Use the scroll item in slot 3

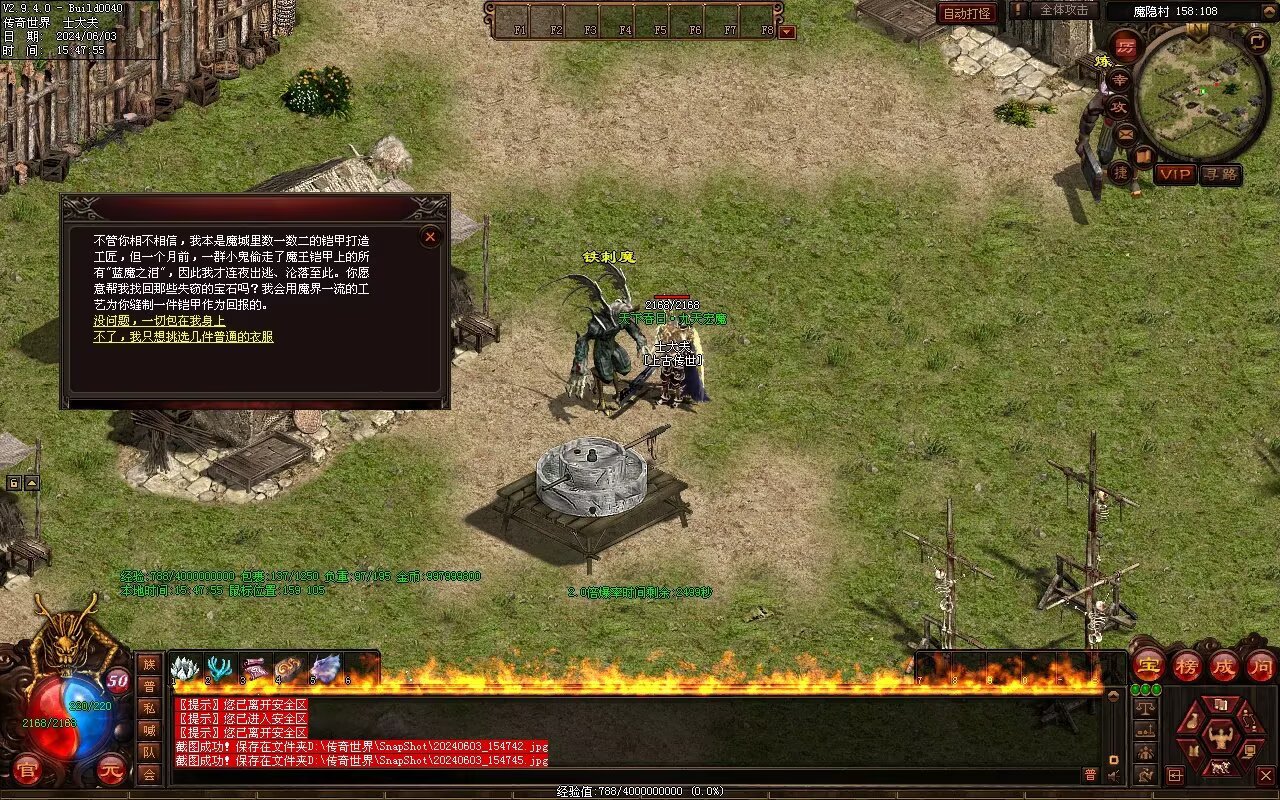(x=256, y=668)
